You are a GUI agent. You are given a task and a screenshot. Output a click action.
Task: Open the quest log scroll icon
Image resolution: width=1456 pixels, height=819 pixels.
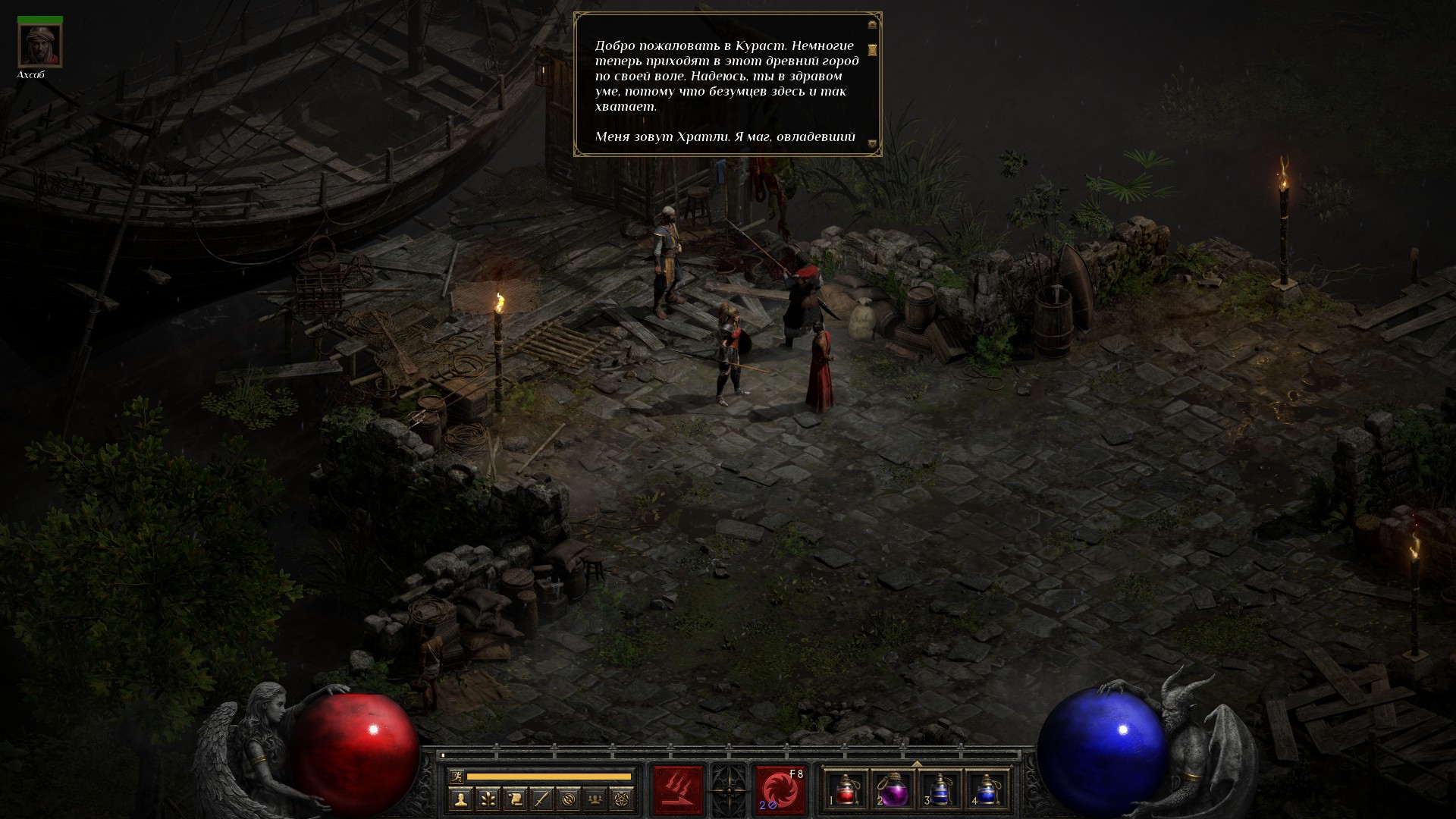(514, 799)
